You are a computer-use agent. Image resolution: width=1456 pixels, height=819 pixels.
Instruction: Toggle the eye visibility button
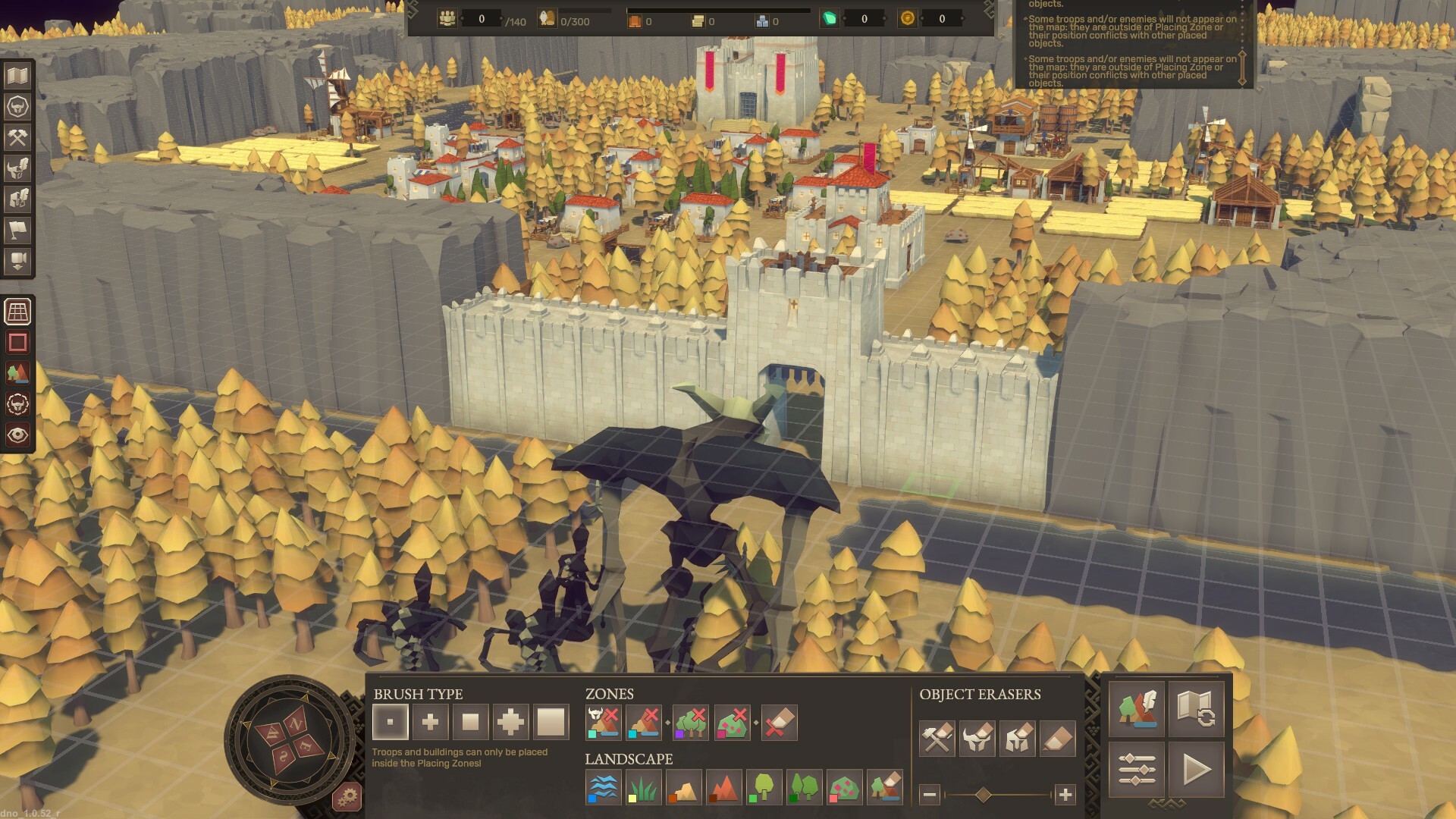(17, 435)
